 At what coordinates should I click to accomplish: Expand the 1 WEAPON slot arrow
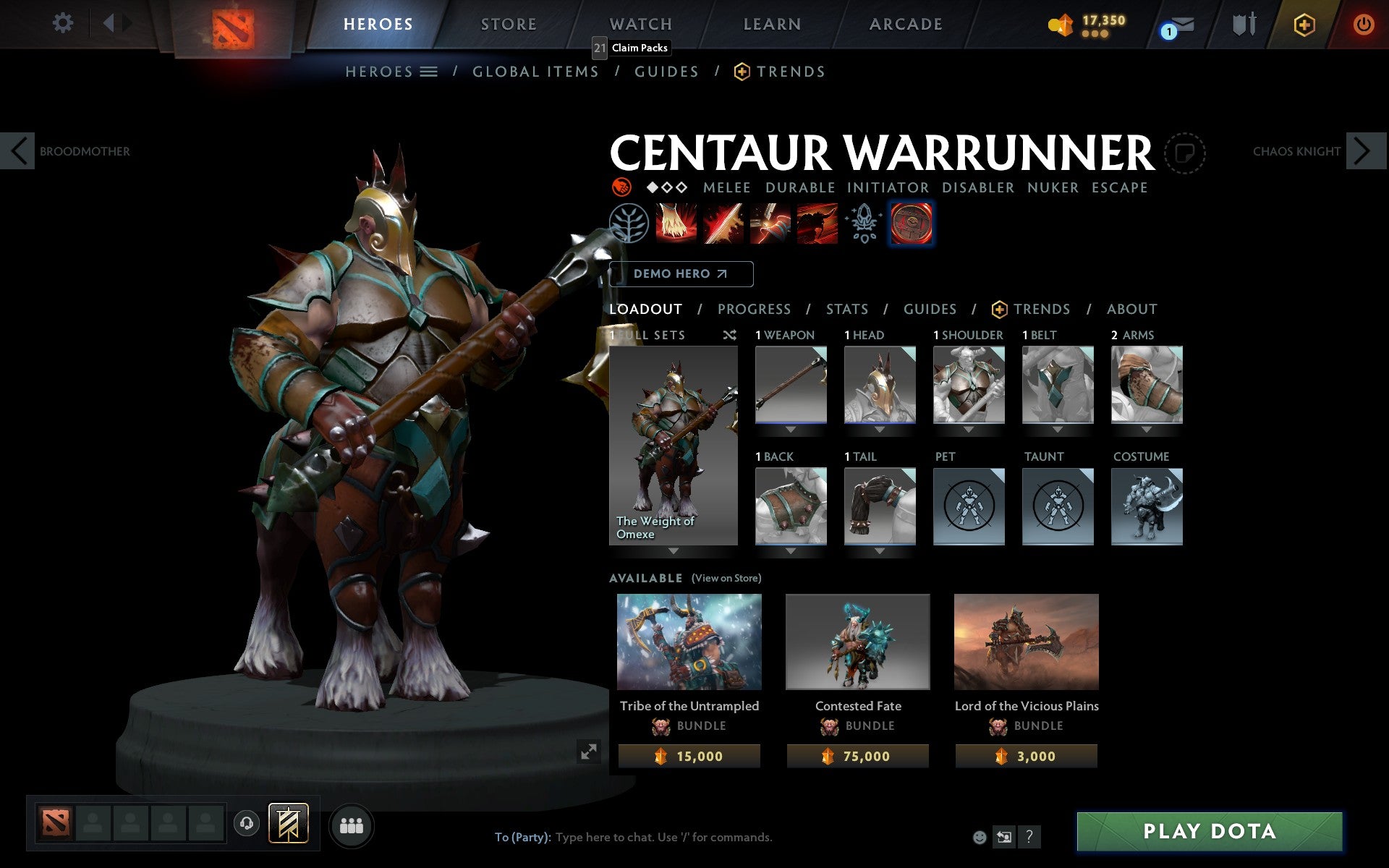point(791,428)
